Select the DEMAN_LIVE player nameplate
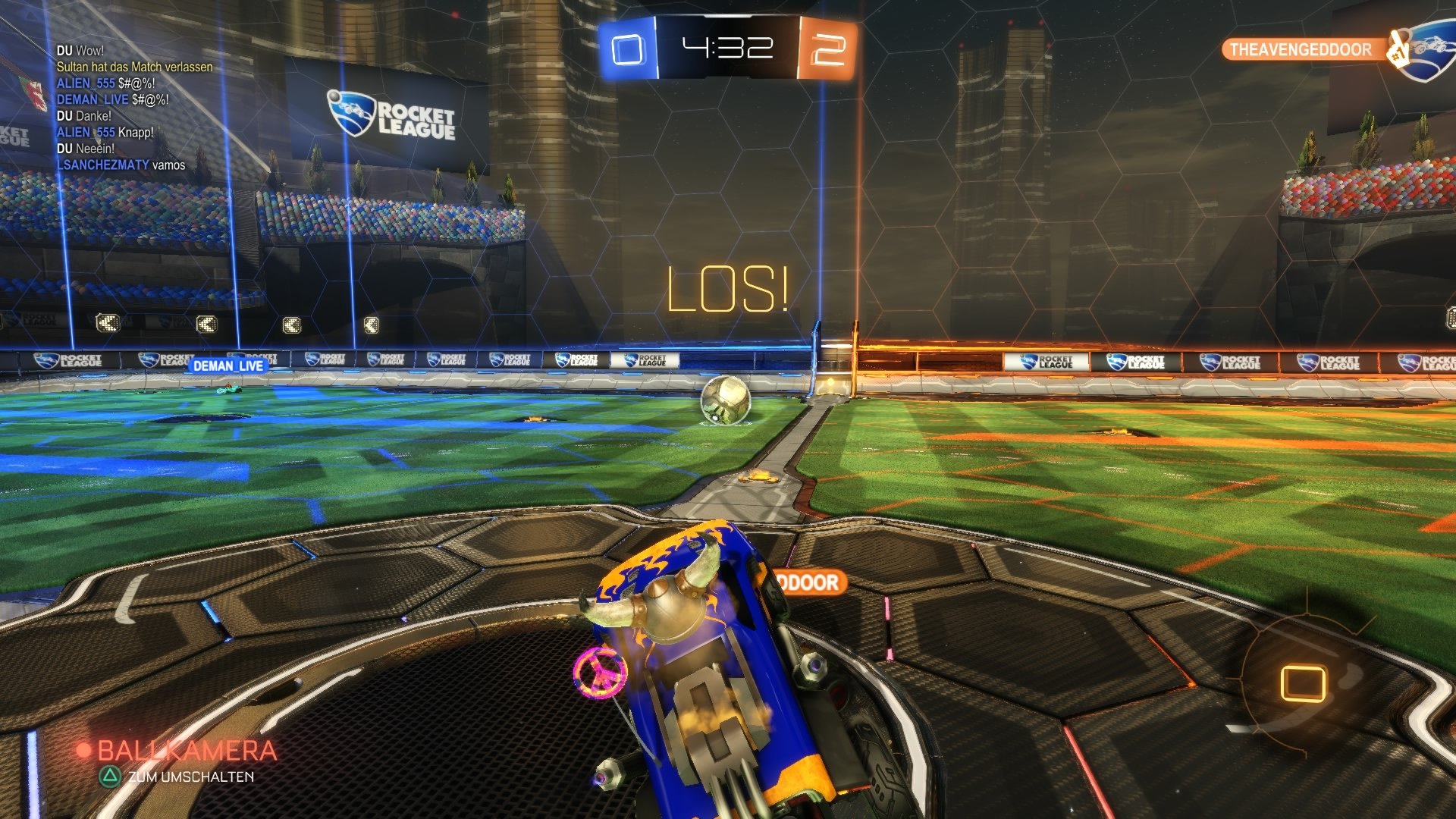 227,366
